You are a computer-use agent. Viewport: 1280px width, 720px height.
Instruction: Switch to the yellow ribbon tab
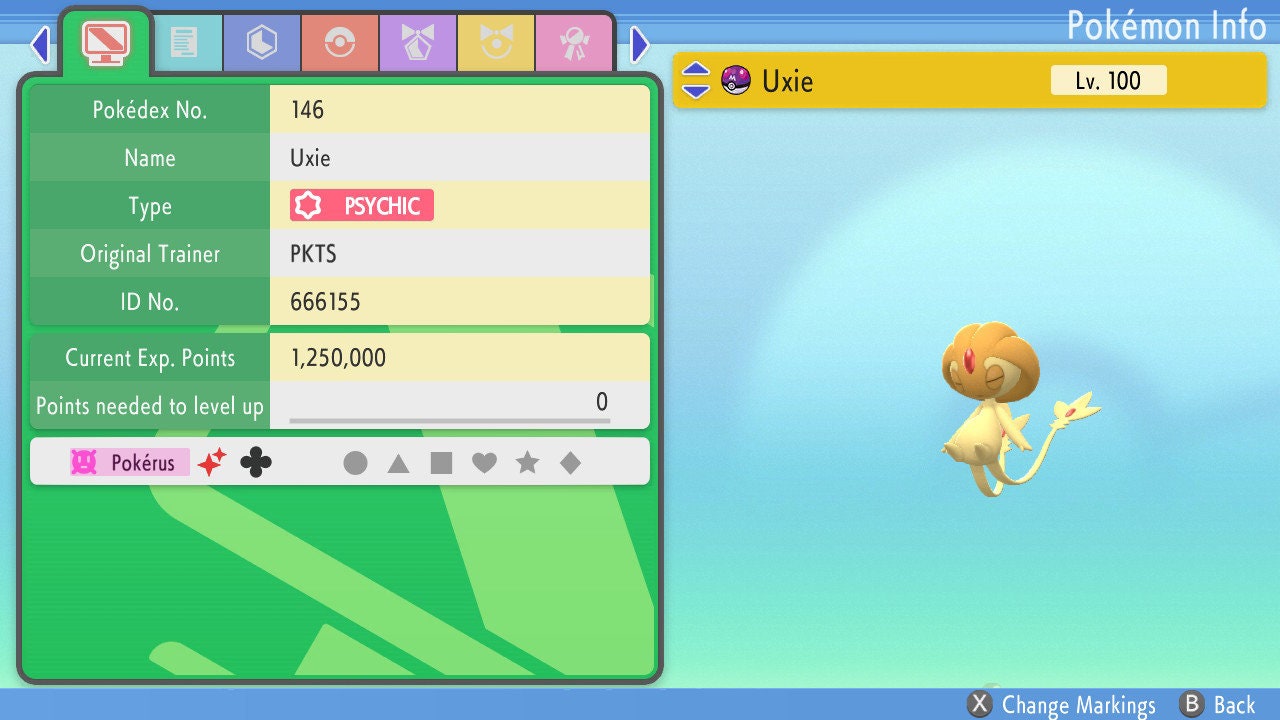[495, 42]
